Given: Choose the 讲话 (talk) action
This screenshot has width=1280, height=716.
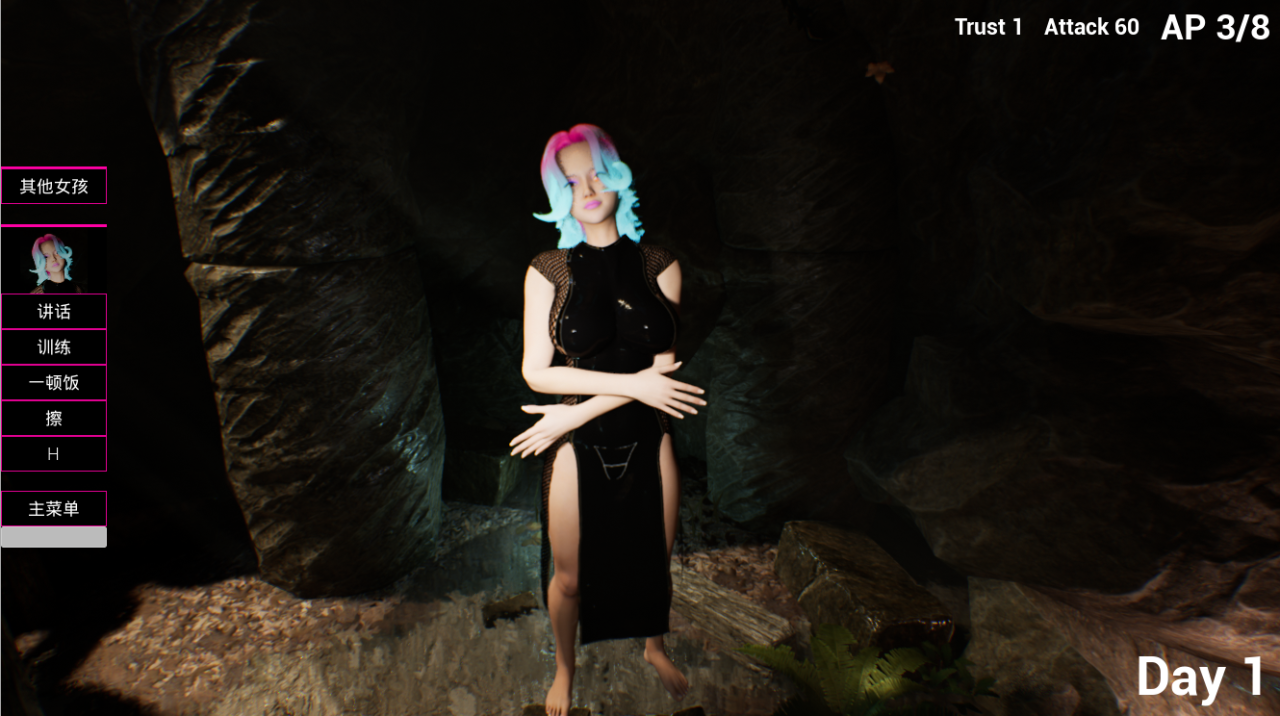Looking at the screenshot, I should [54, 312].
